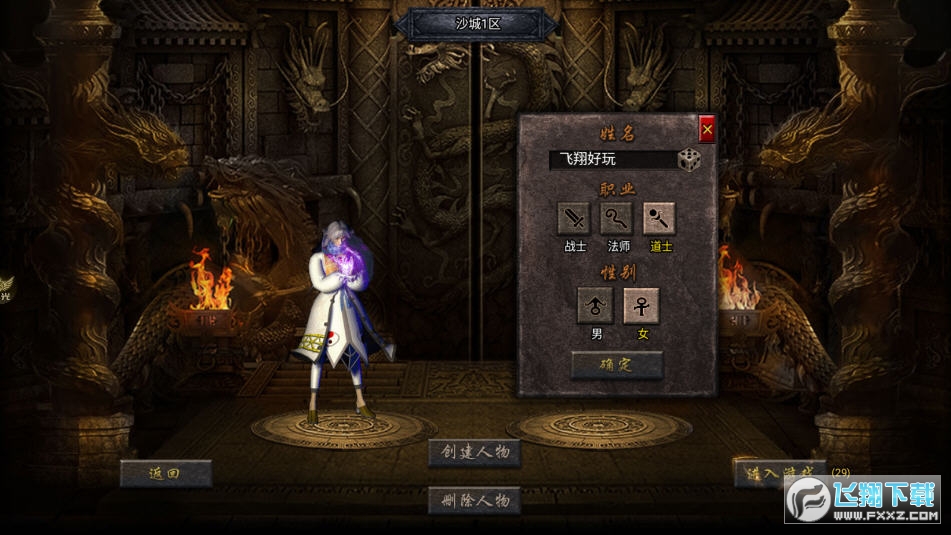
Task: Click the 沙城1区 server banner
Action: 476,24
